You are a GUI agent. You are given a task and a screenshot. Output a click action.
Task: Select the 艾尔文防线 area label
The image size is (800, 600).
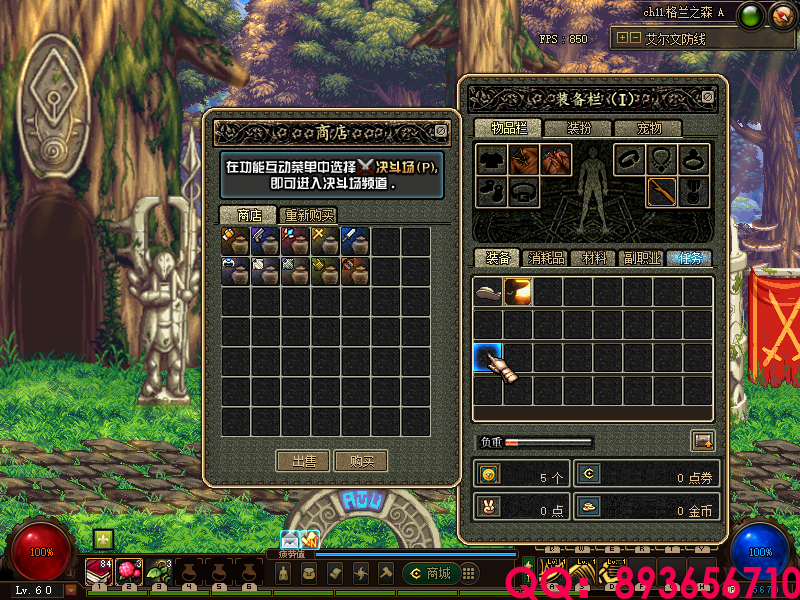[676, 39]
